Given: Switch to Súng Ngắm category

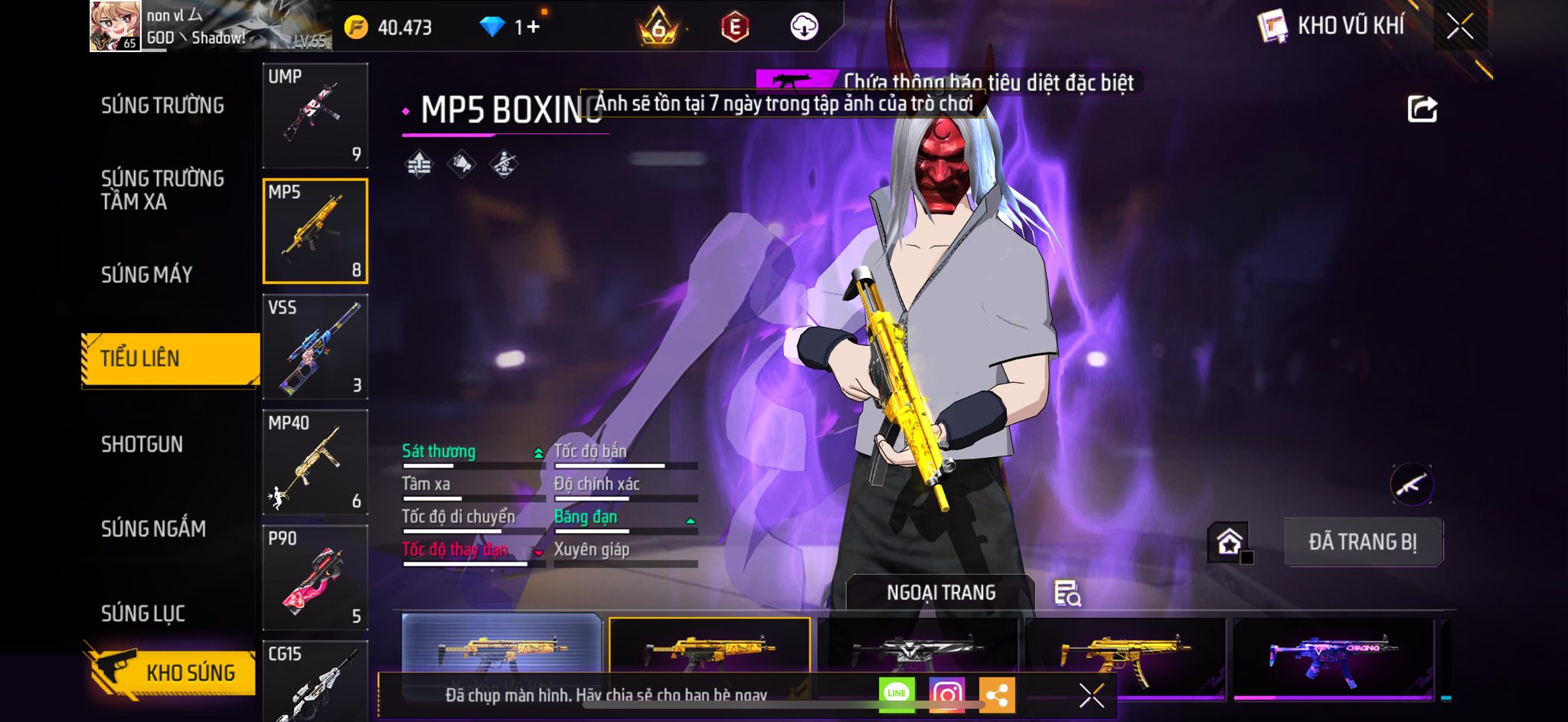Looking at the screenshot, I should click(153, 528).
